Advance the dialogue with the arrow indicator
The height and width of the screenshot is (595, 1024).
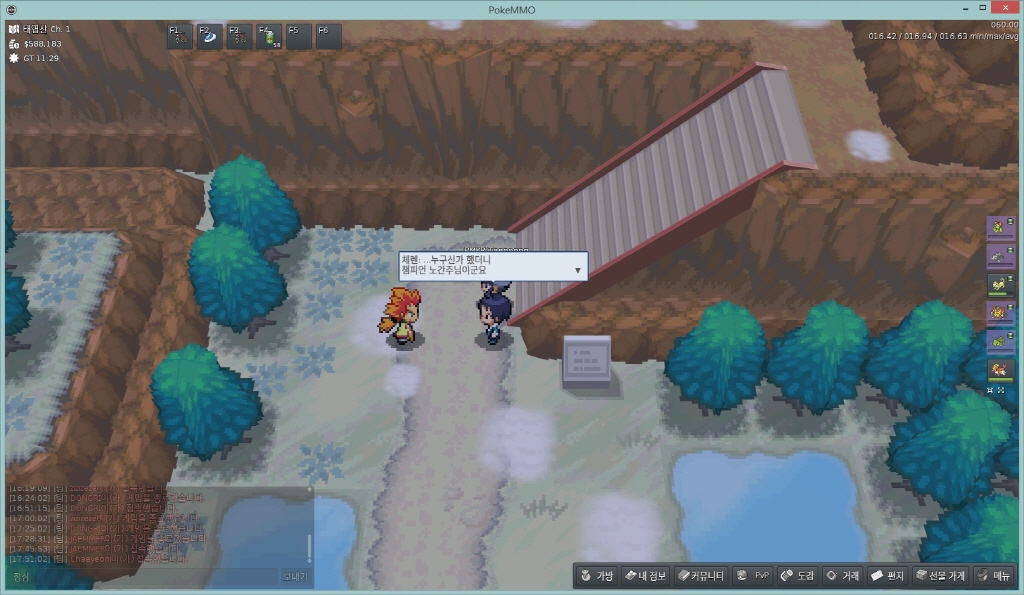[577, 271]
